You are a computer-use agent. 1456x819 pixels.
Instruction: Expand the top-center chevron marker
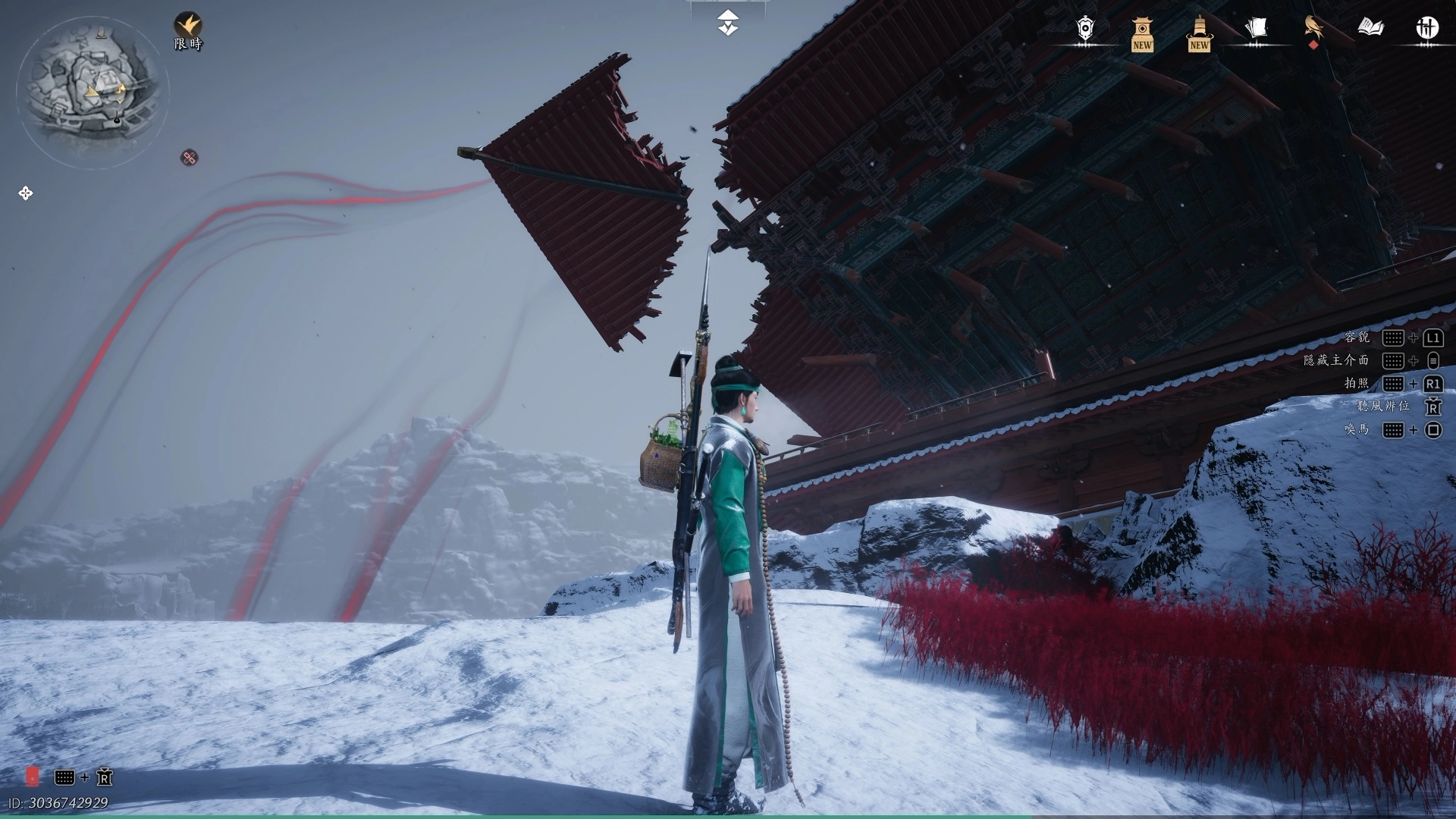click(x=728, y=23)
